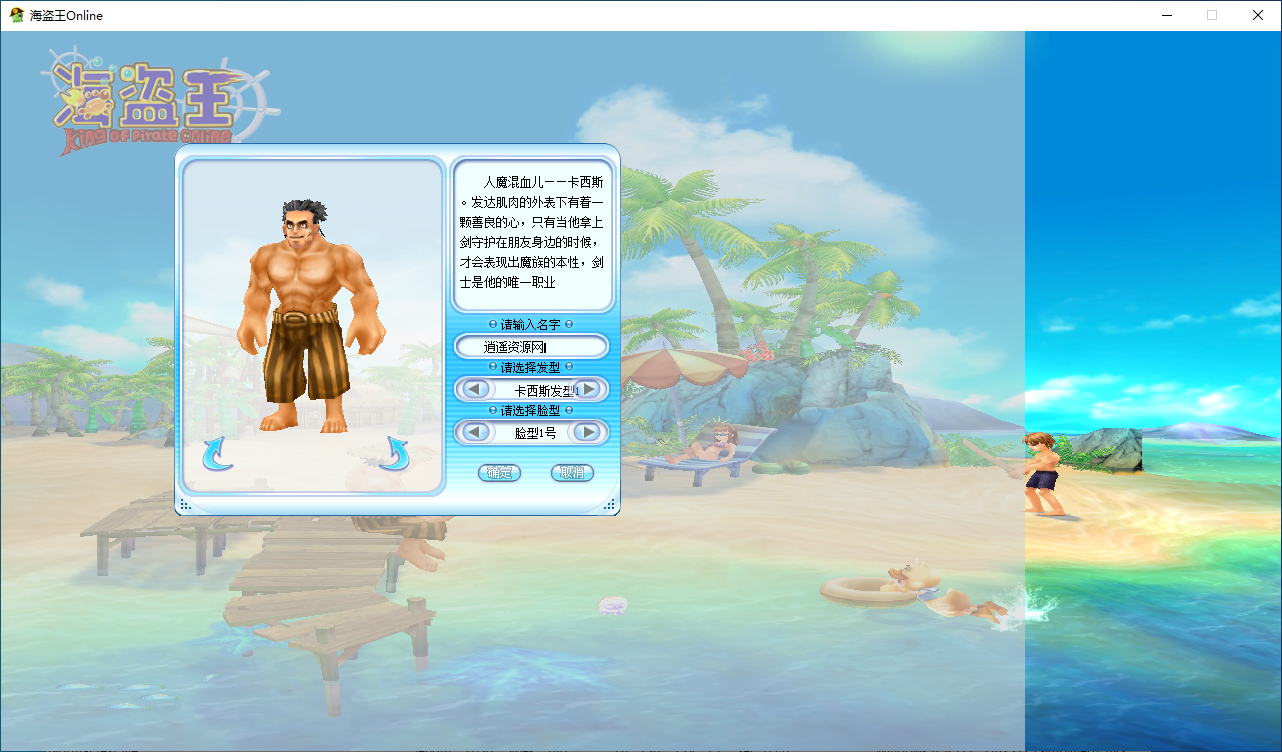Image resolution: width=1282 pixels, height=752 pixels.
Task: Select the name input showing 逍遥资源网
Action: (x=531, y=345)
